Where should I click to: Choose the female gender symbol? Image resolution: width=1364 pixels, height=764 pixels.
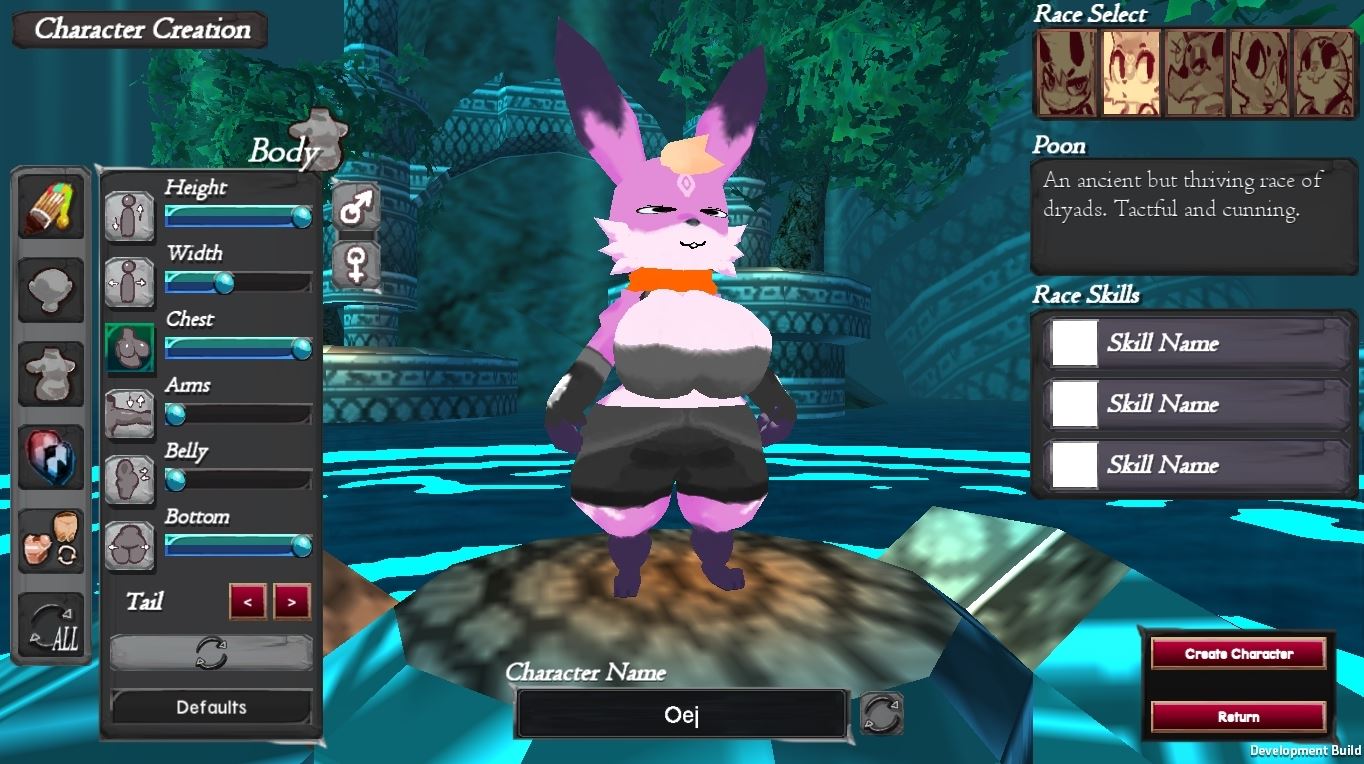click(x=356, y=266)
